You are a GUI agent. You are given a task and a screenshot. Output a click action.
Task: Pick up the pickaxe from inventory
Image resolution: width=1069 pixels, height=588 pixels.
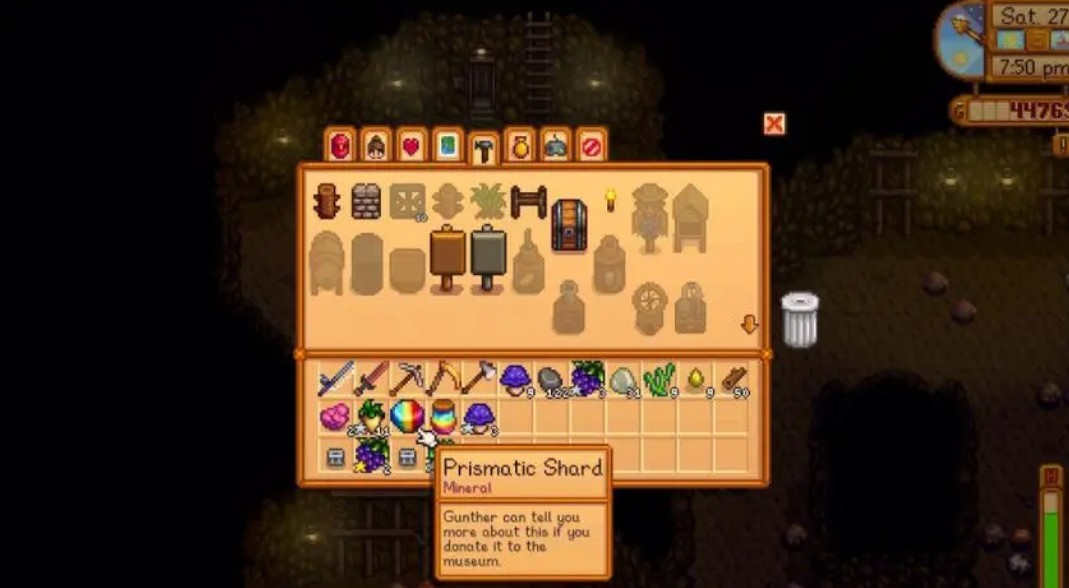(x=406, y=379)
